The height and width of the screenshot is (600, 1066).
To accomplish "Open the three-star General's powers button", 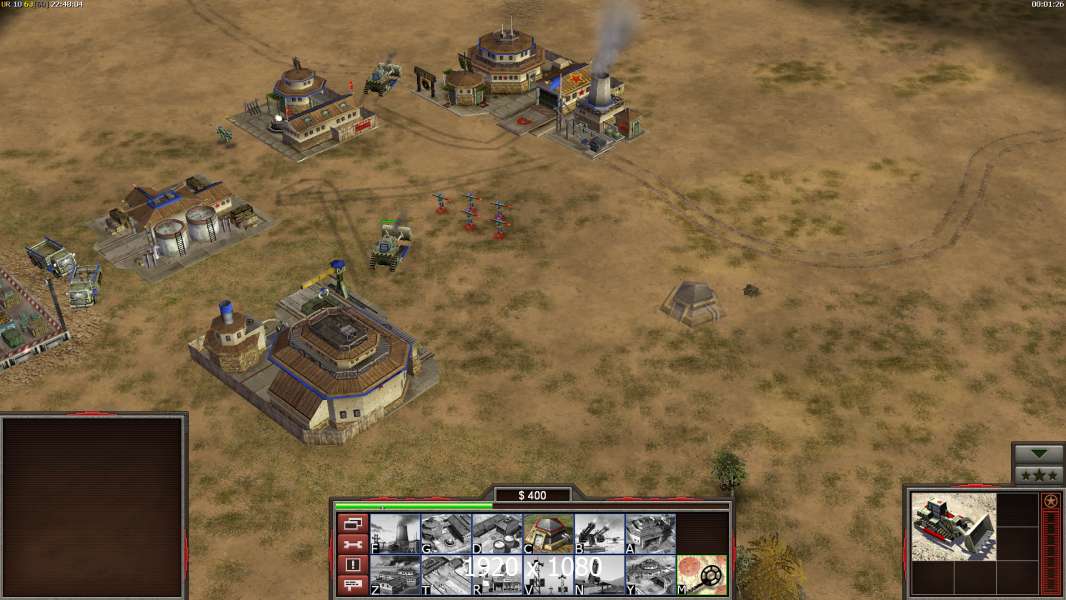I will point(1038,474).
